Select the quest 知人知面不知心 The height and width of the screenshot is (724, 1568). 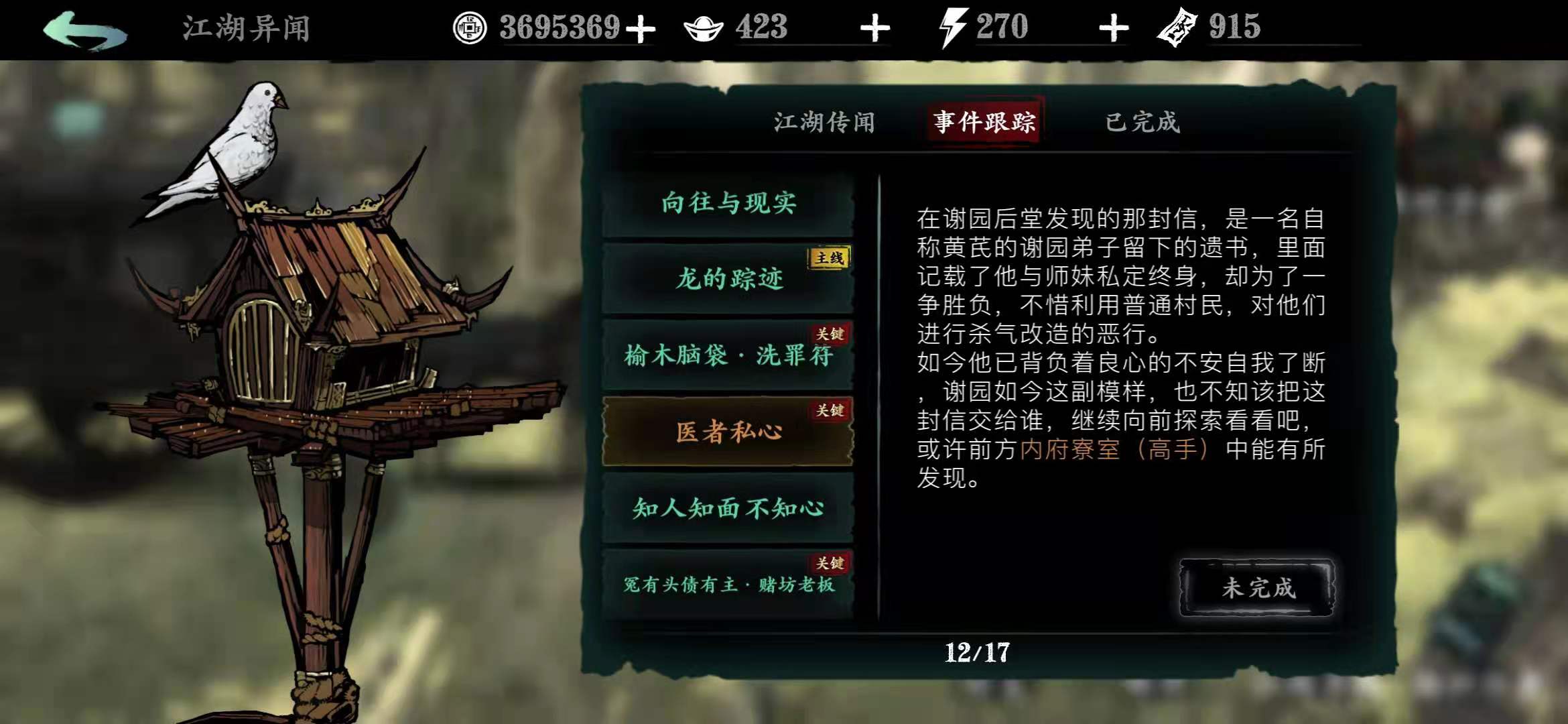pos(730,509)
